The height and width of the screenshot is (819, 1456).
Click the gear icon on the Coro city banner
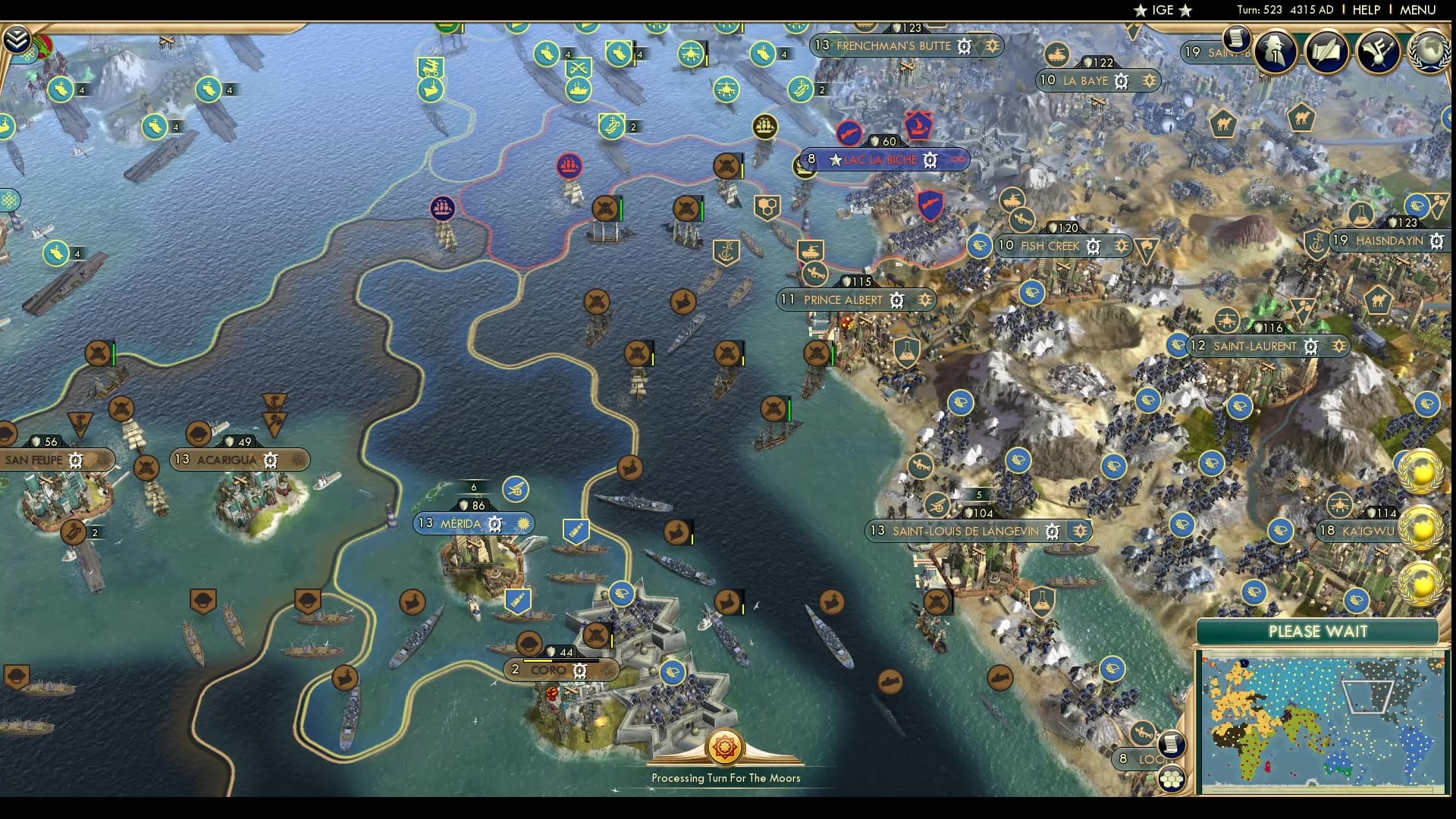[x=580, y=670]
